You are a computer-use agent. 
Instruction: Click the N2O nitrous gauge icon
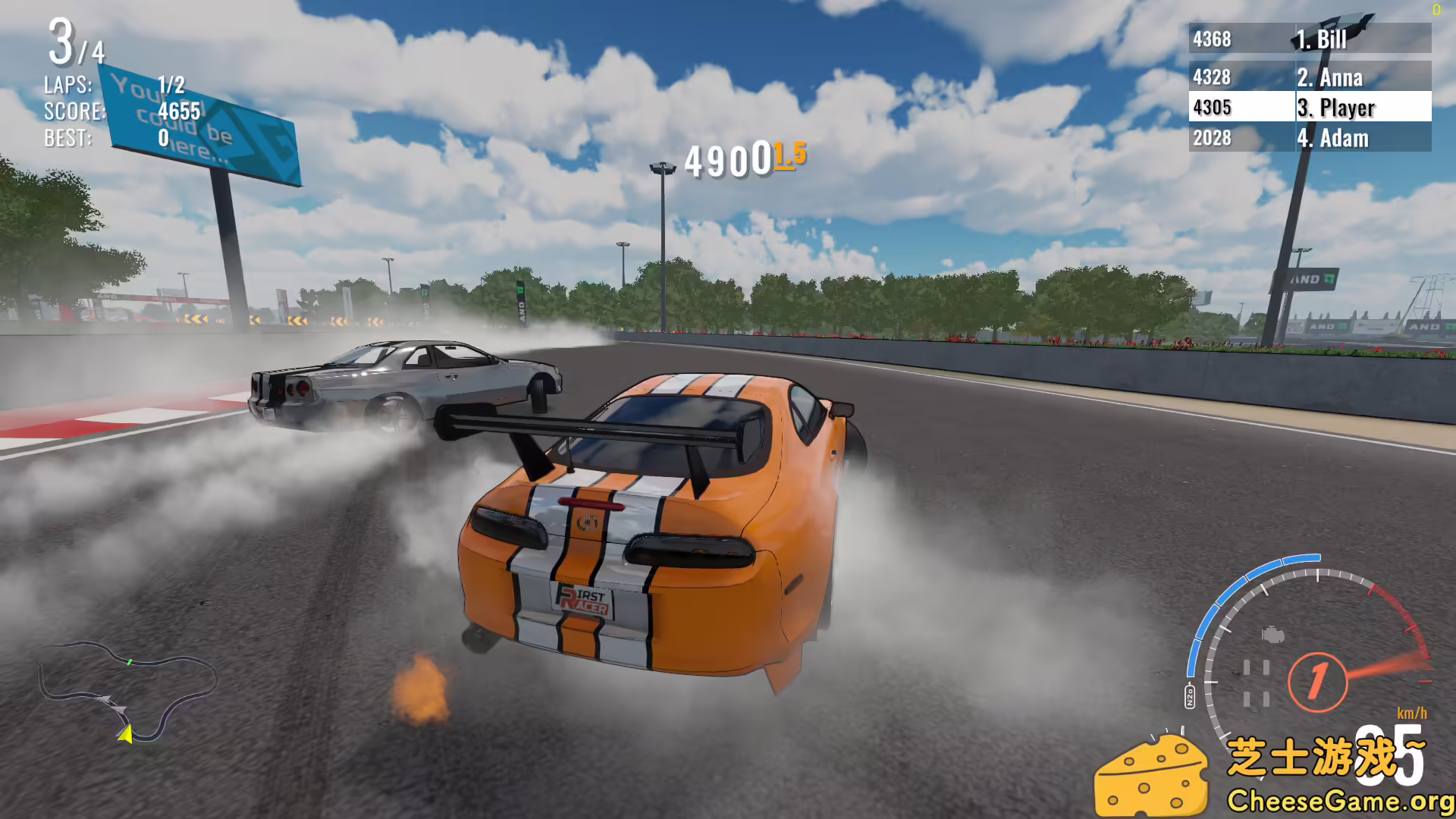point(1191,695)
